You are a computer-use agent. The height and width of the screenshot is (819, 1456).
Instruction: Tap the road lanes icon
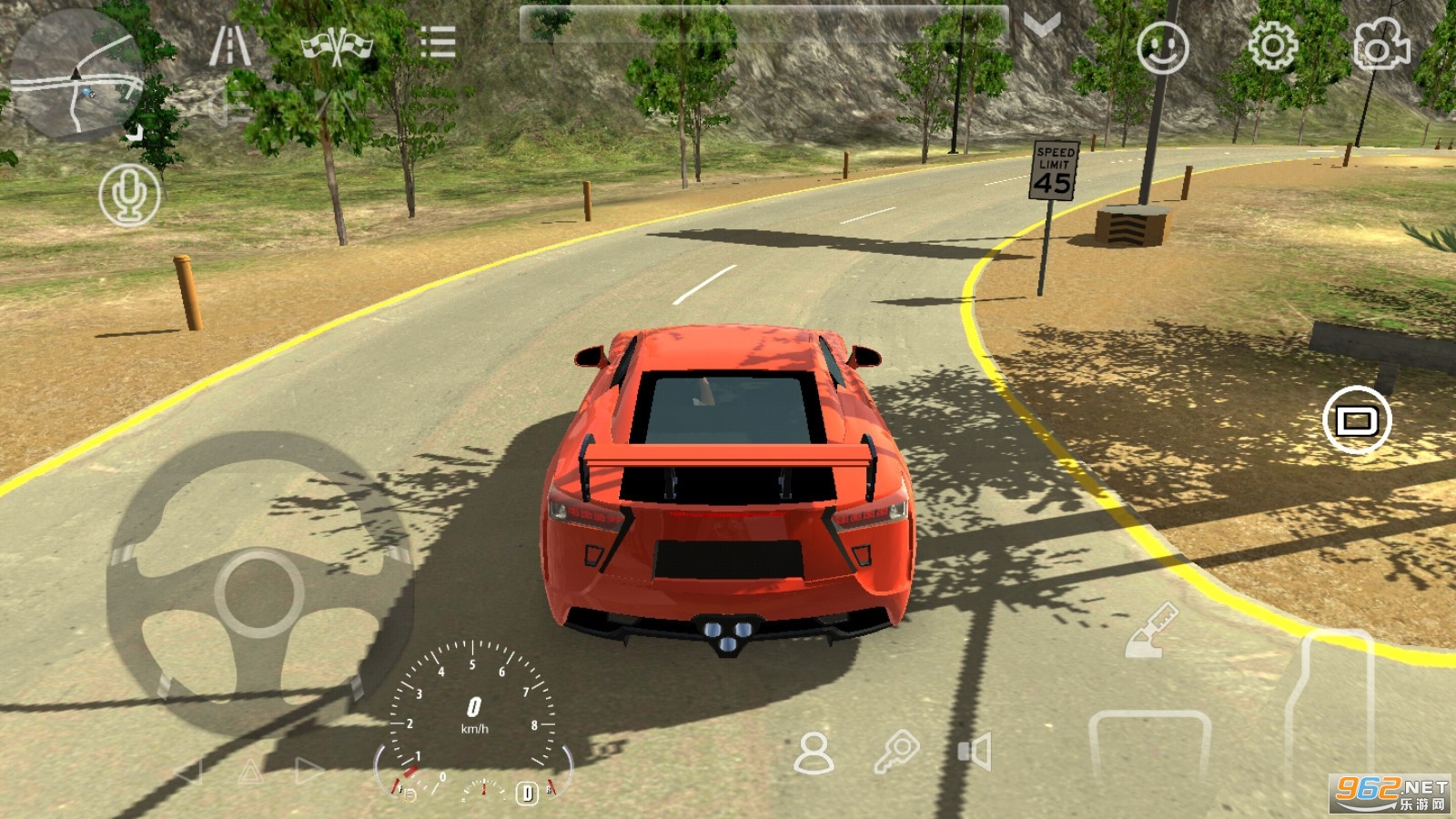229,44
